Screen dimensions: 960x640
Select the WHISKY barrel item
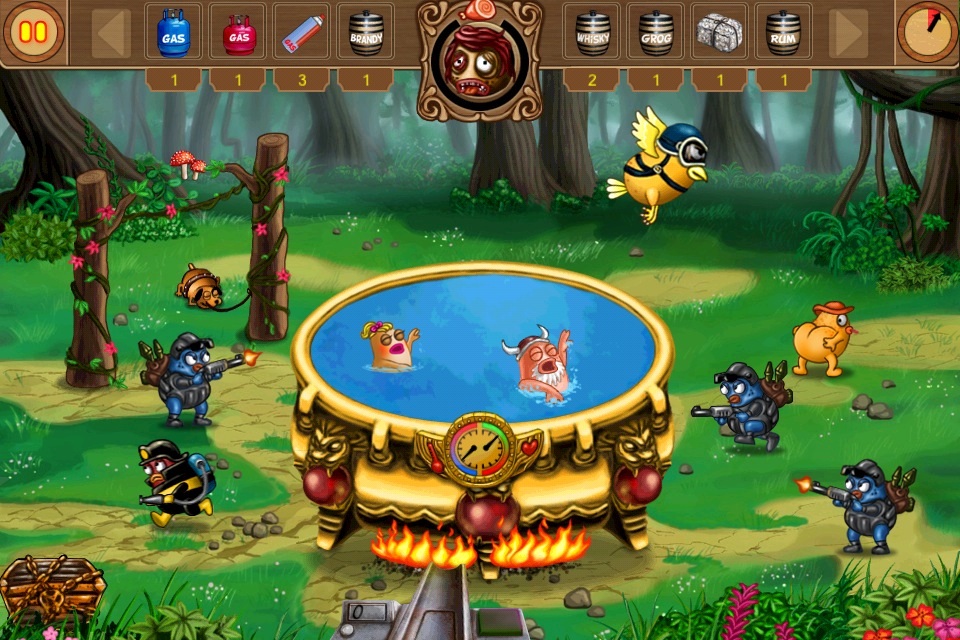click(x=591, y=34)
